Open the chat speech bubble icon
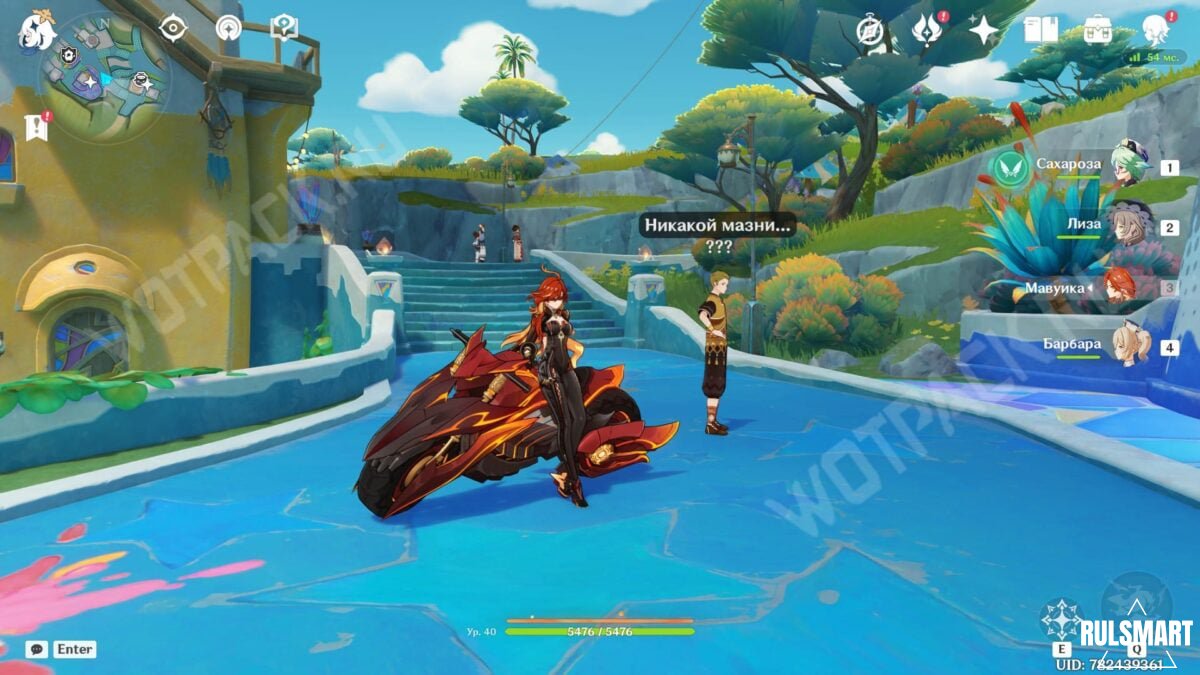 [x=37, y=649]
